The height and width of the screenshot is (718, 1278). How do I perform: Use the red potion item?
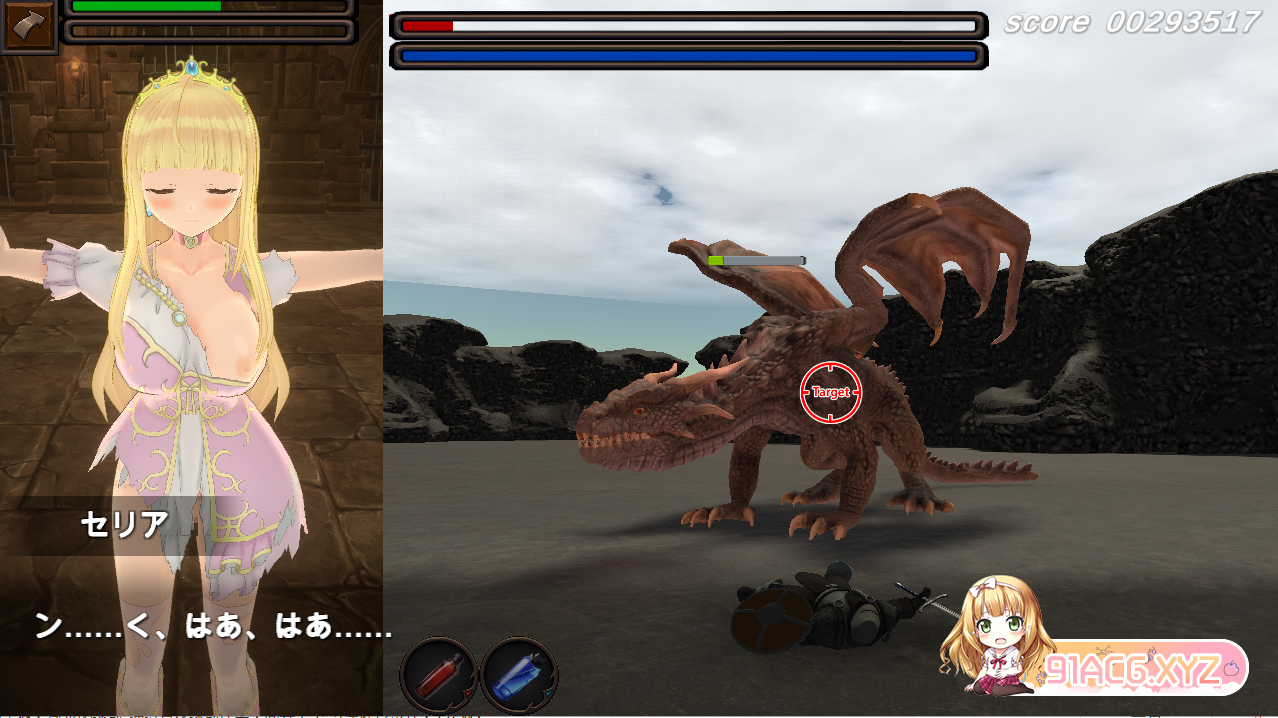[x=439, y=676]
